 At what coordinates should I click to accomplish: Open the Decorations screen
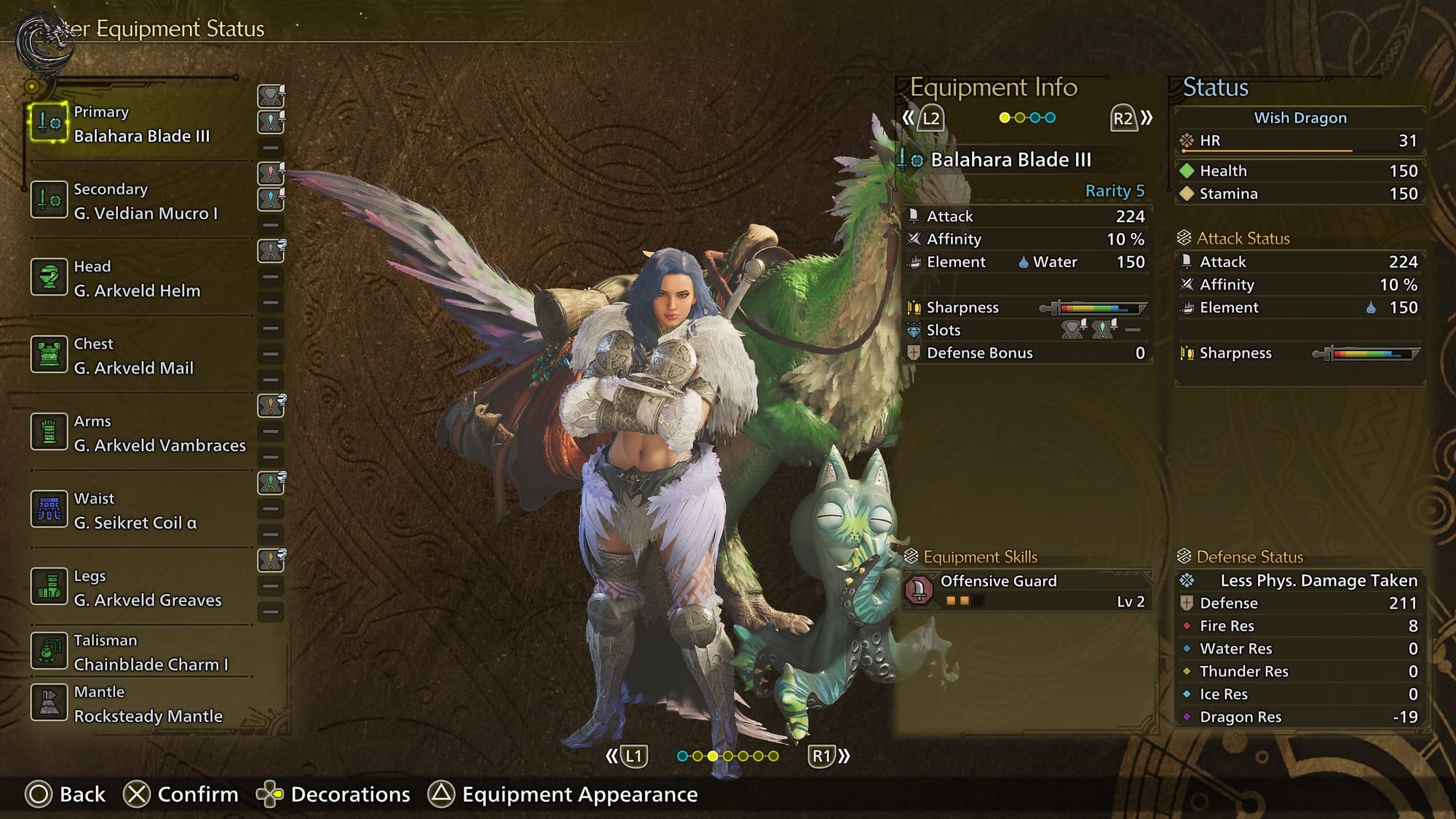(333, 794)
